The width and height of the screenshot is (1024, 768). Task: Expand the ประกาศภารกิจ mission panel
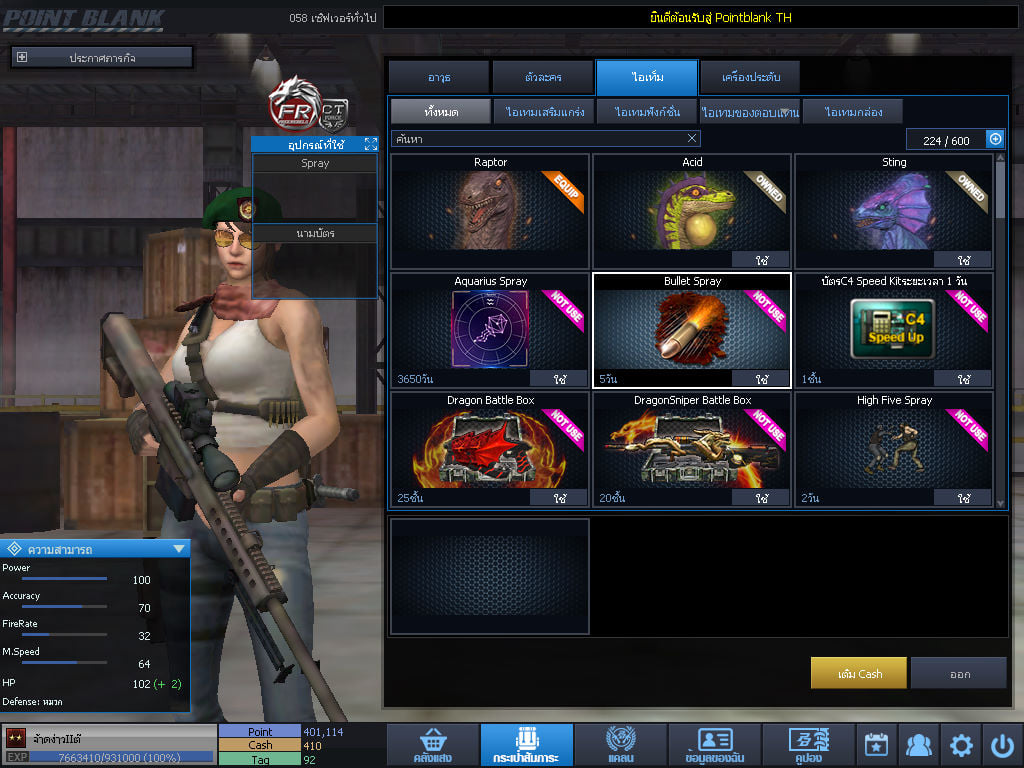click(22, 58)
